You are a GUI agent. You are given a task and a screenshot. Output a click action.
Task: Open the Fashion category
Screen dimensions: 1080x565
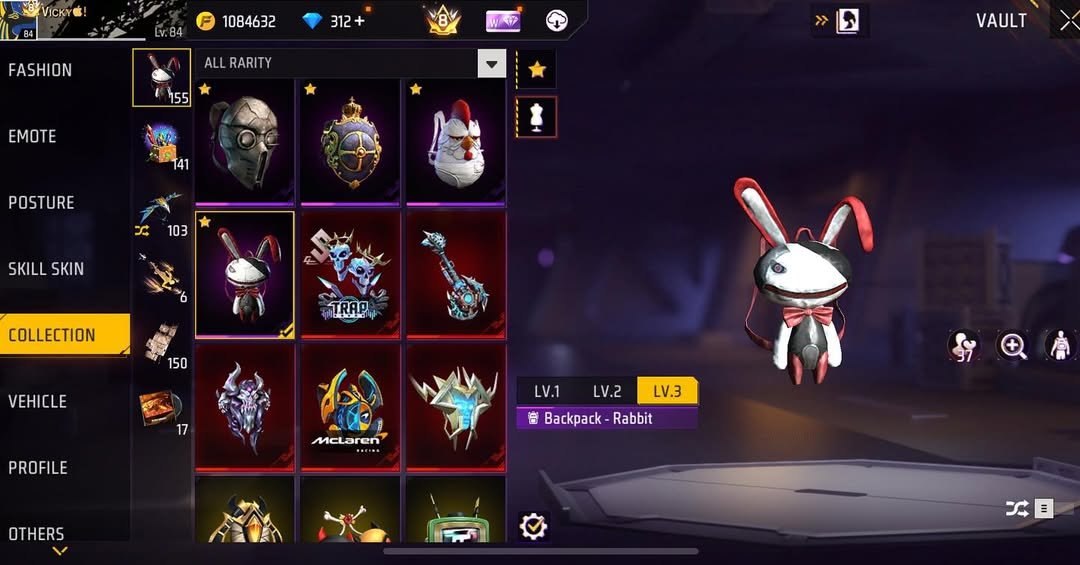[x=41, y=70]
